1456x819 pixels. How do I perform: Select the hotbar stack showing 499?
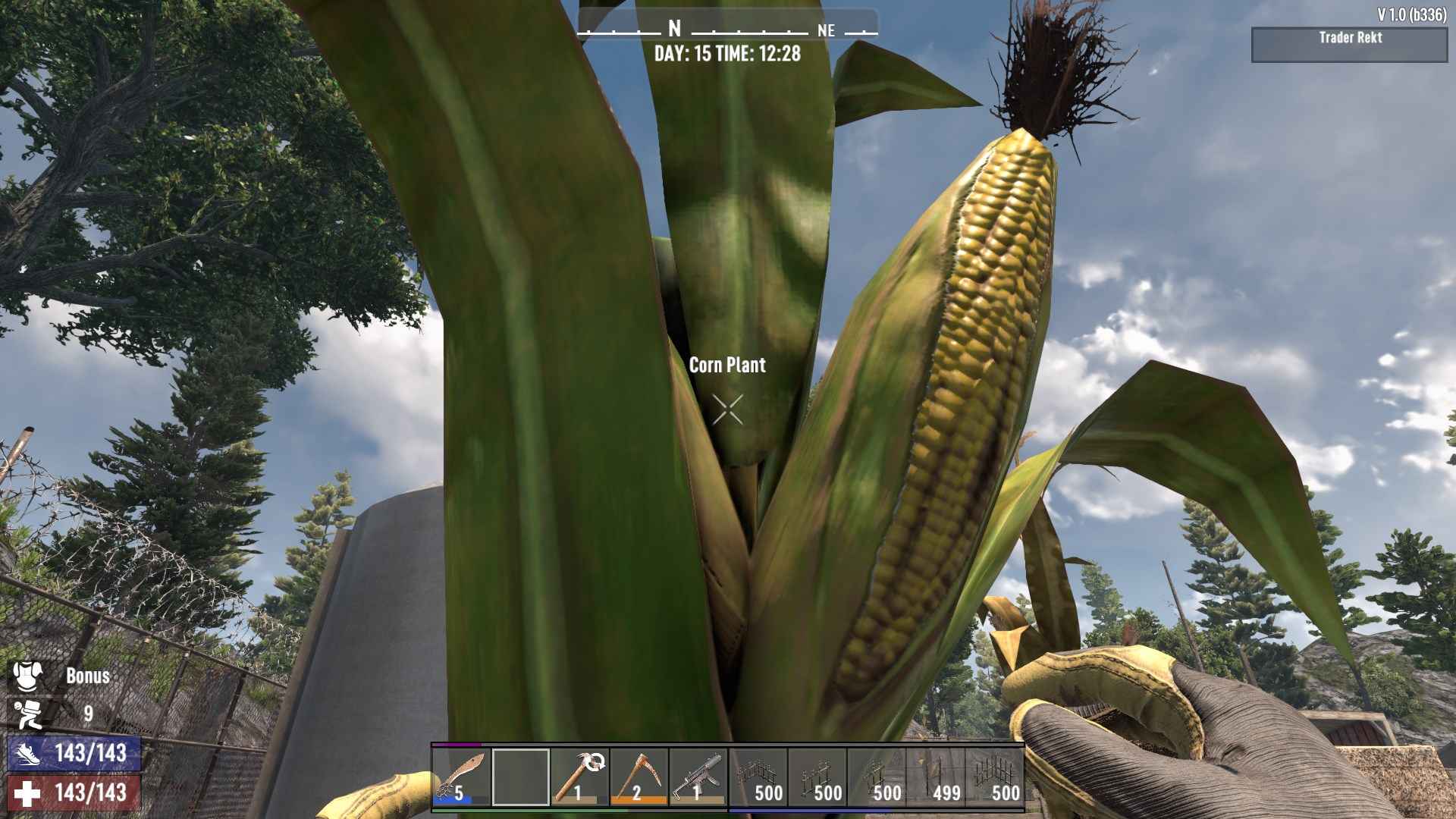936,777
